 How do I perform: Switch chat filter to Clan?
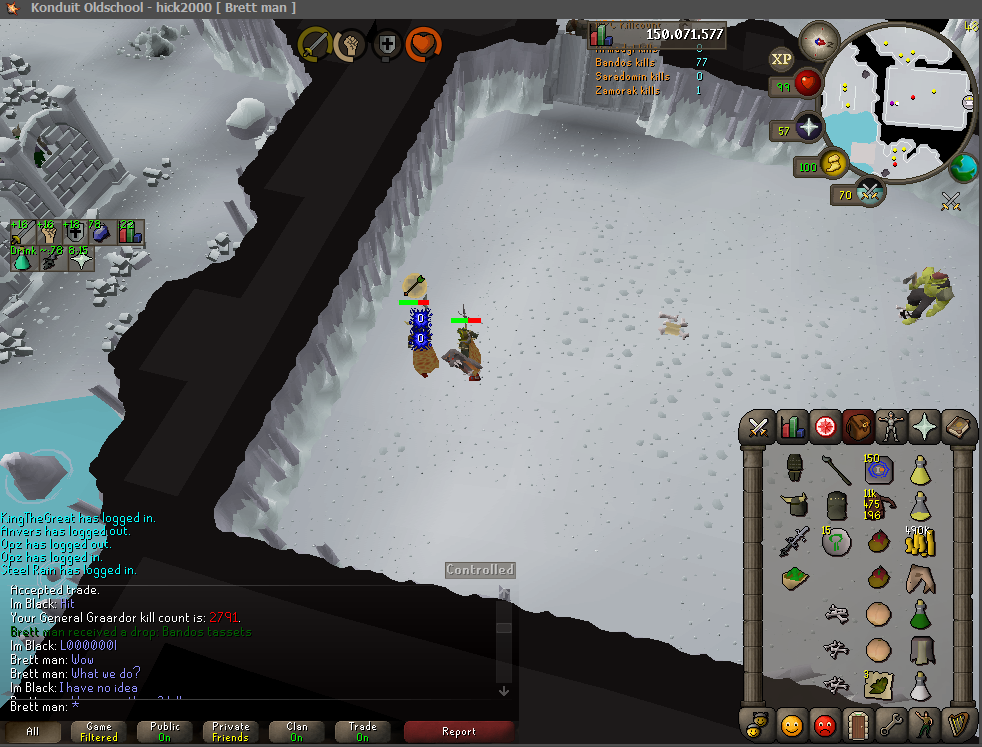(296, 732)
